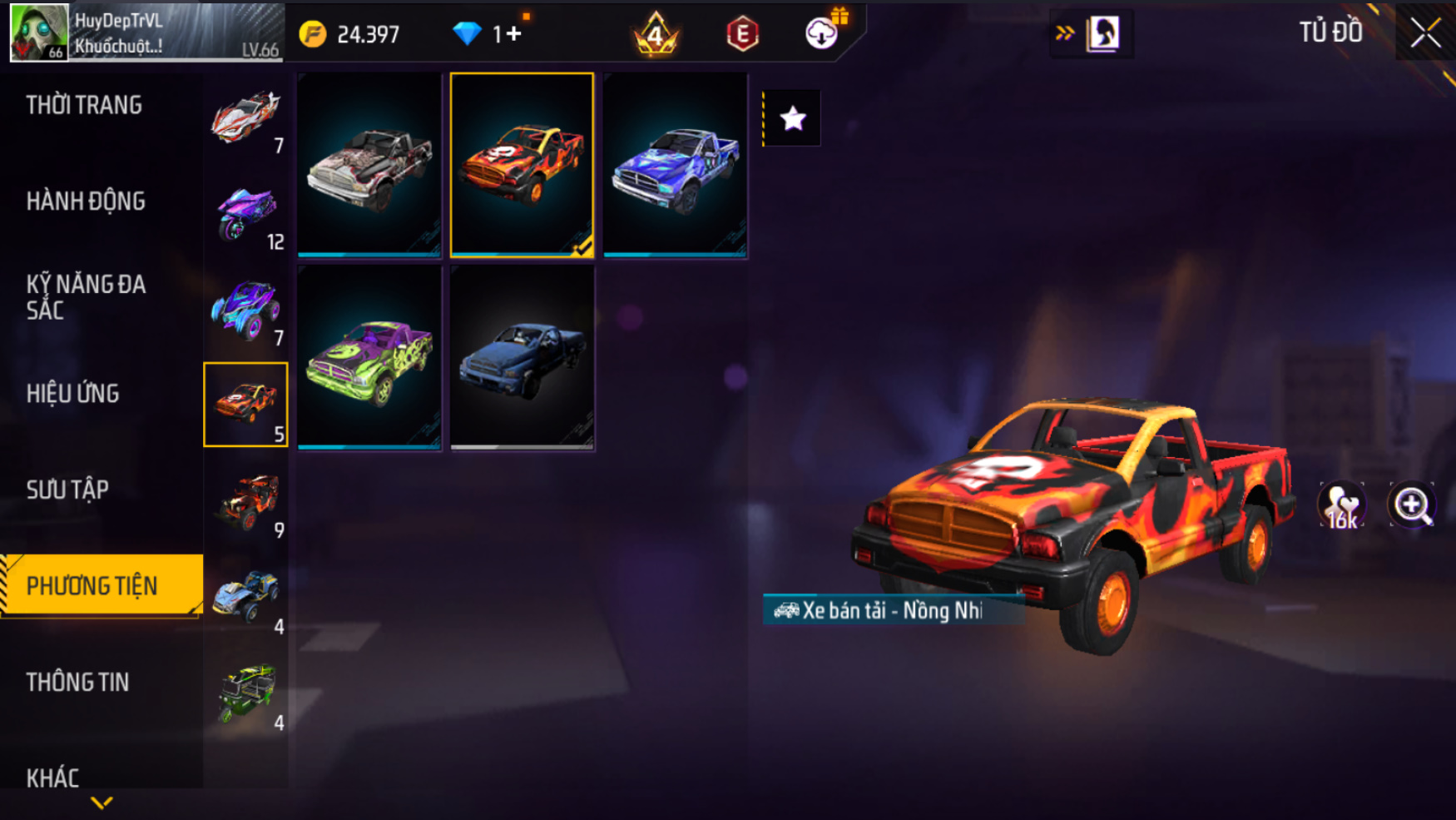Open the THỜI TRANG category
Viewport: 1456px width, 820px height.
click(x=84, y=106)
